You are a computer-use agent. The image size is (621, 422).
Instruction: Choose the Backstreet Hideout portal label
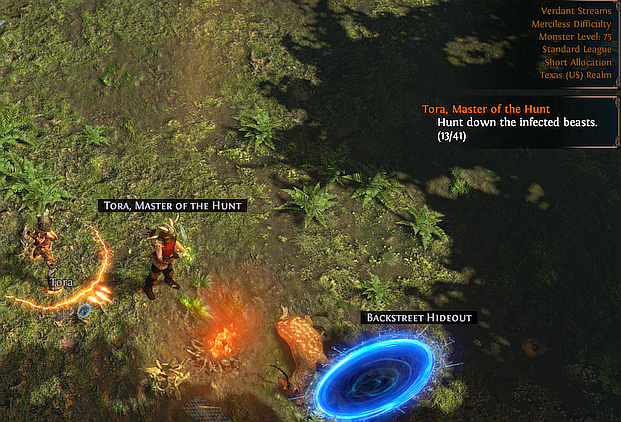419,317
